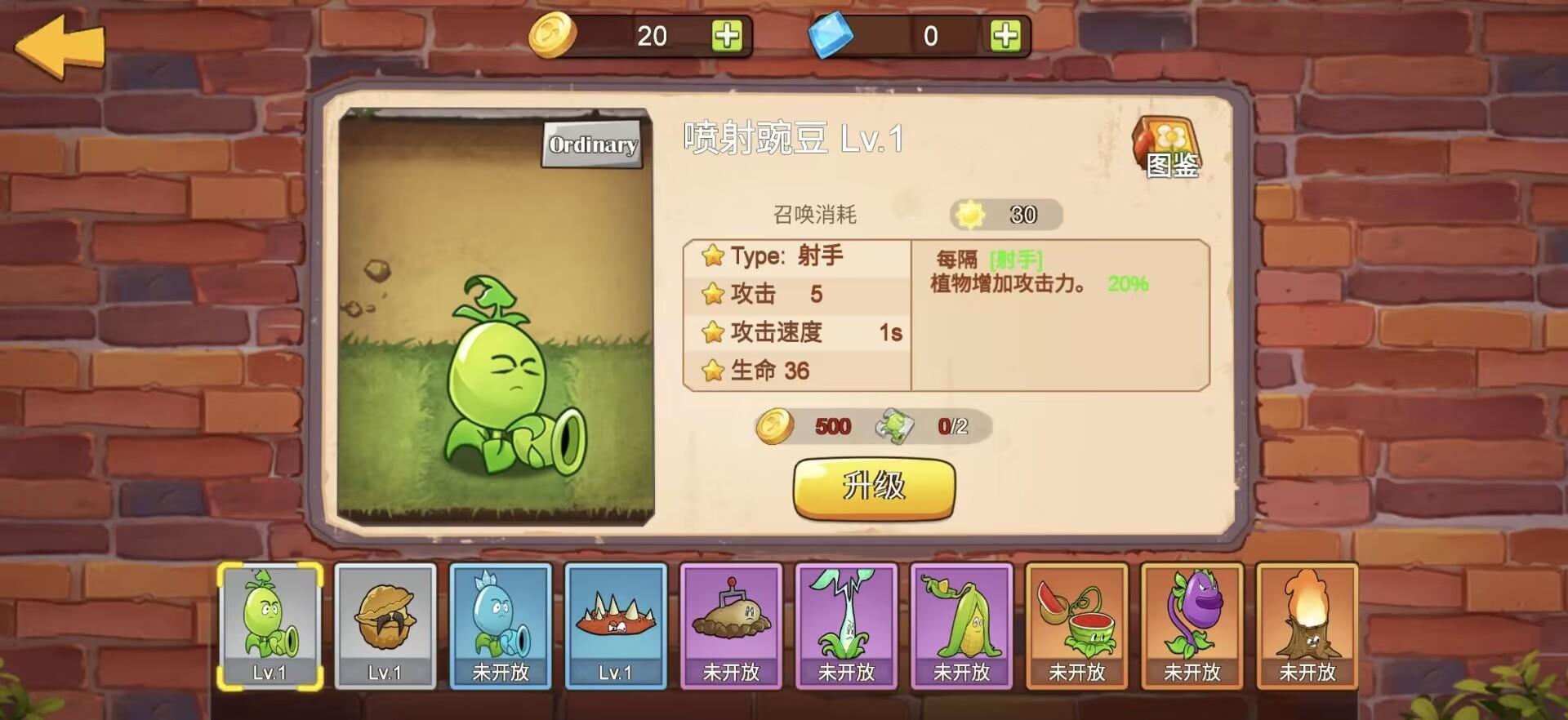The width and height of the screenshot is (1568, 720).
Task: Select the locked Melon-pult plant icon
Action: click(1078, 624)
